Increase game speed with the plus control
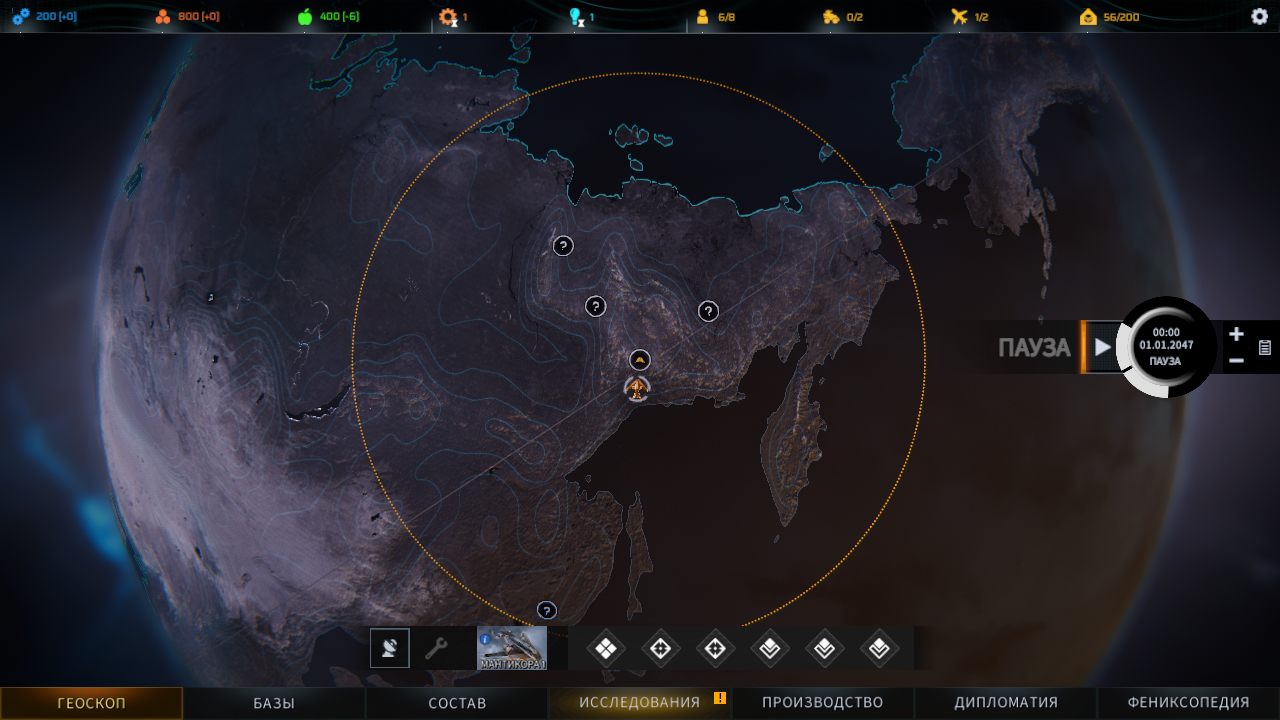 click(1235, 334)
